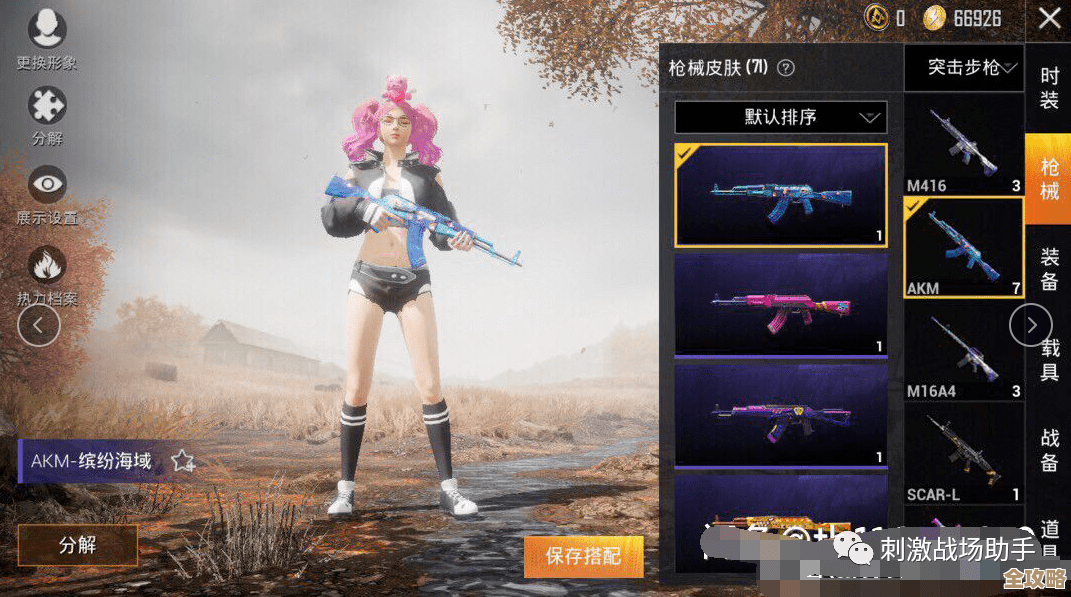The image size is (1071, 597).
Task: Open the 热力档案 flame icon
Action: [47, 266]
